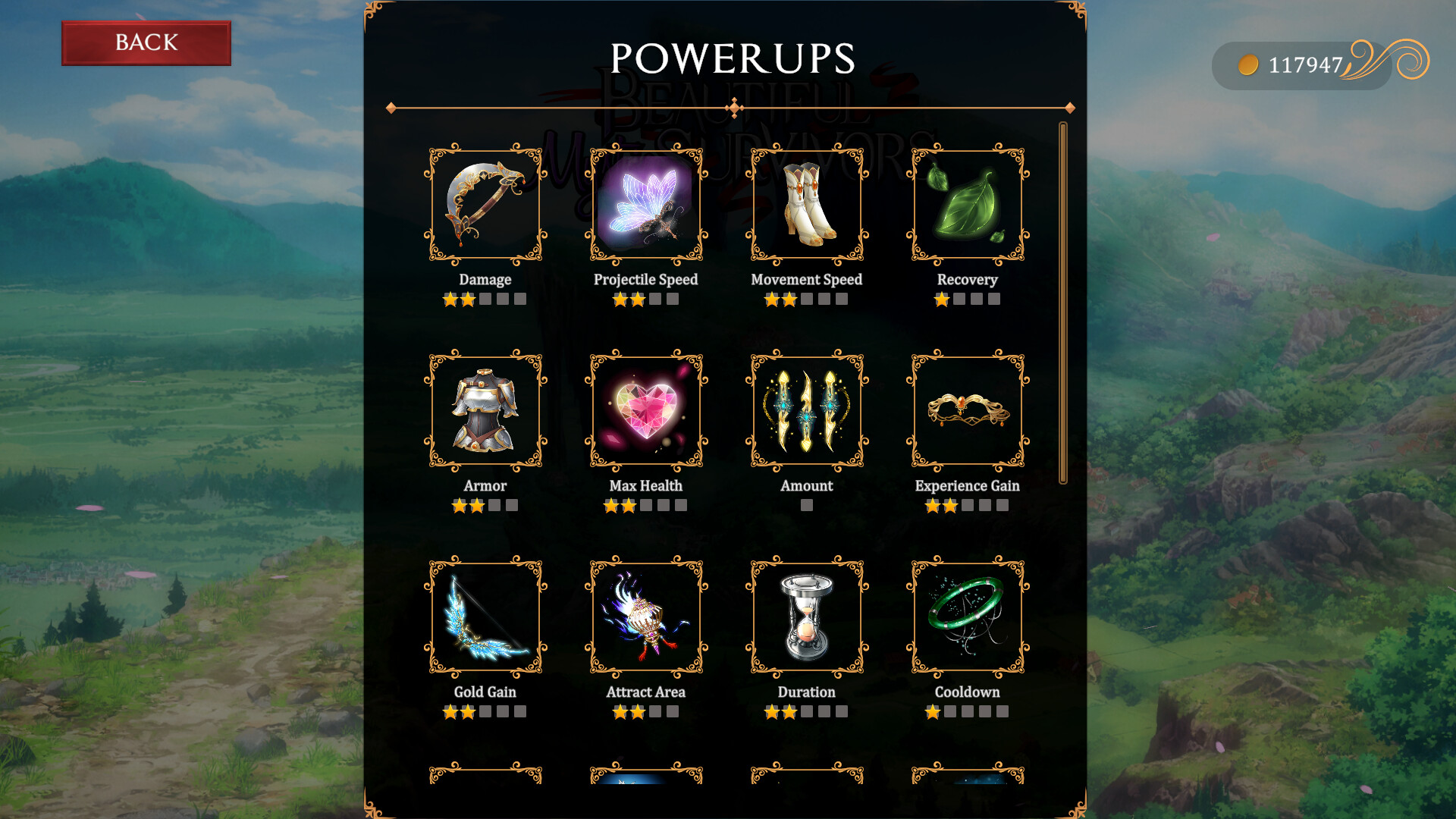Open the Armor powerup icon
1456x819 pixels.
[485, 412]
